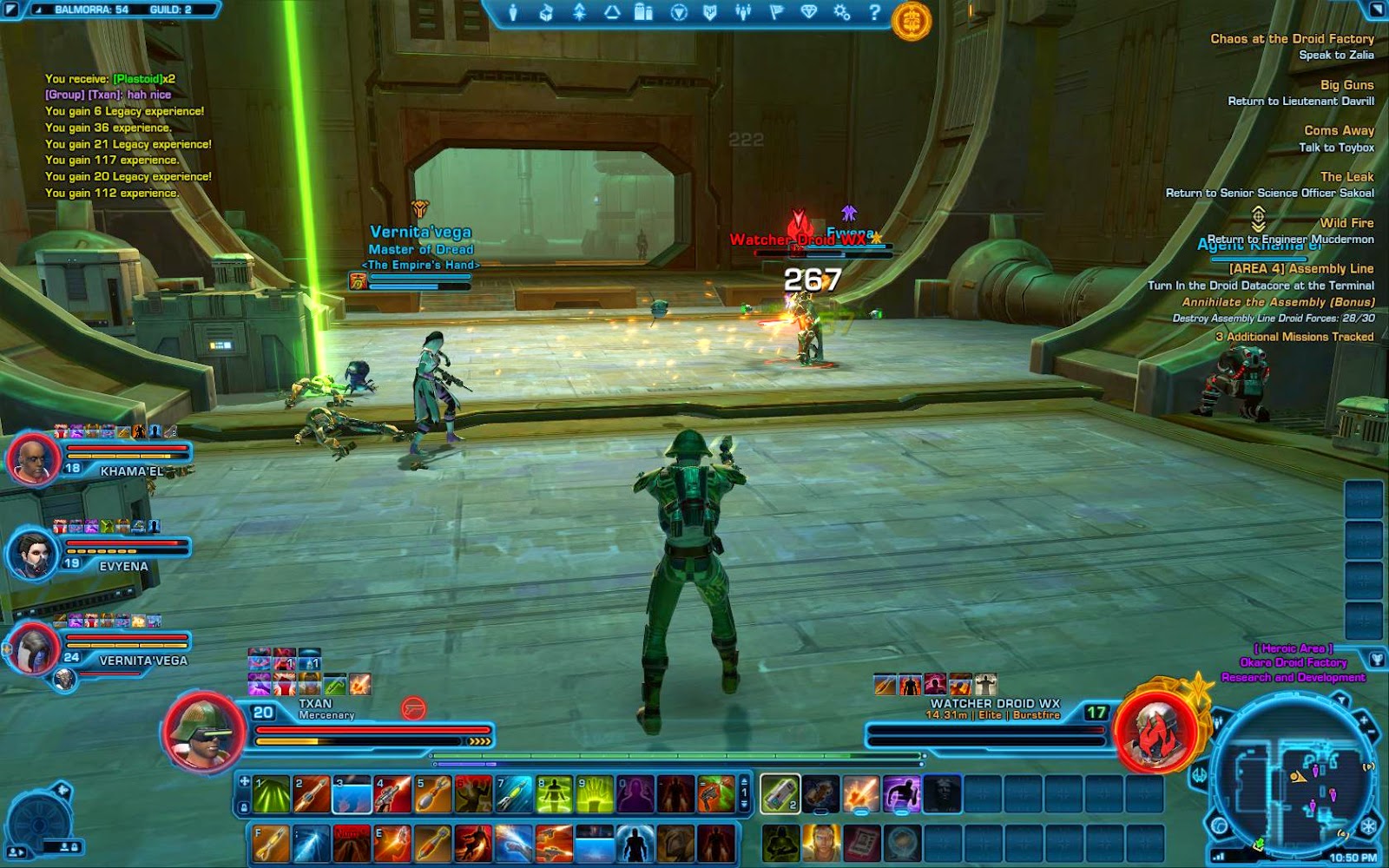Open help with the question mark icon
The height and width of the screenshot is (868, 1389).
874,12
